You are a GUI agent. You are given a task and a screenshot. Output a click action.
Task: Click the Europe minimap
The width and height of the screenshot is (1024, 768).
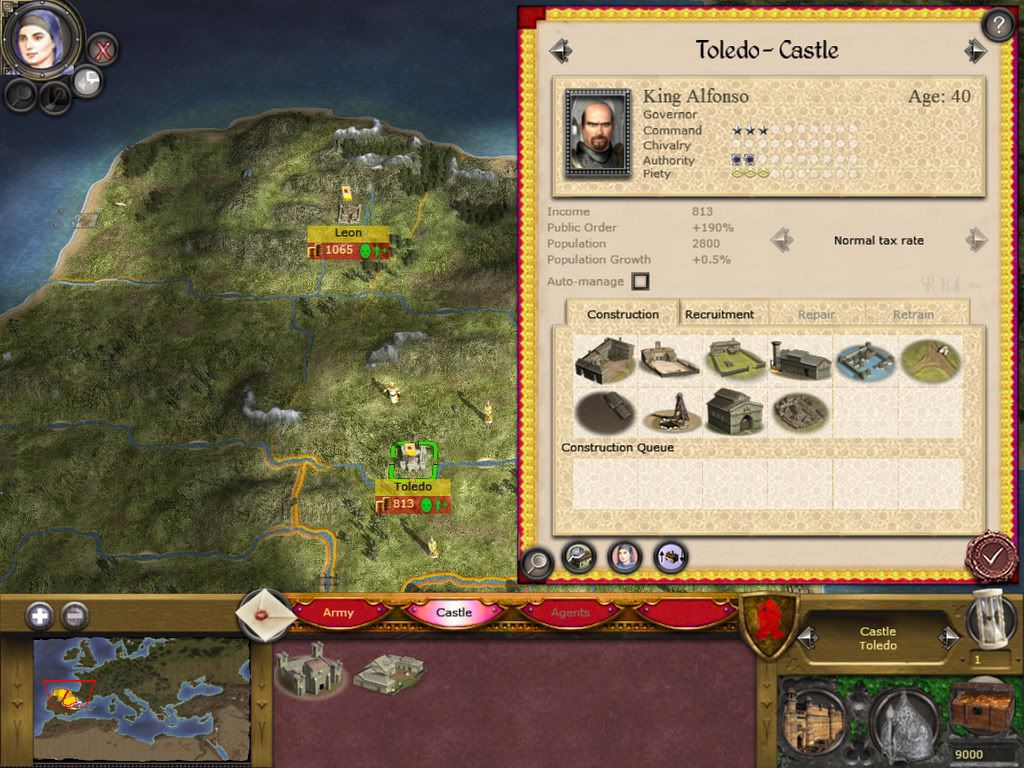(141, 700)
